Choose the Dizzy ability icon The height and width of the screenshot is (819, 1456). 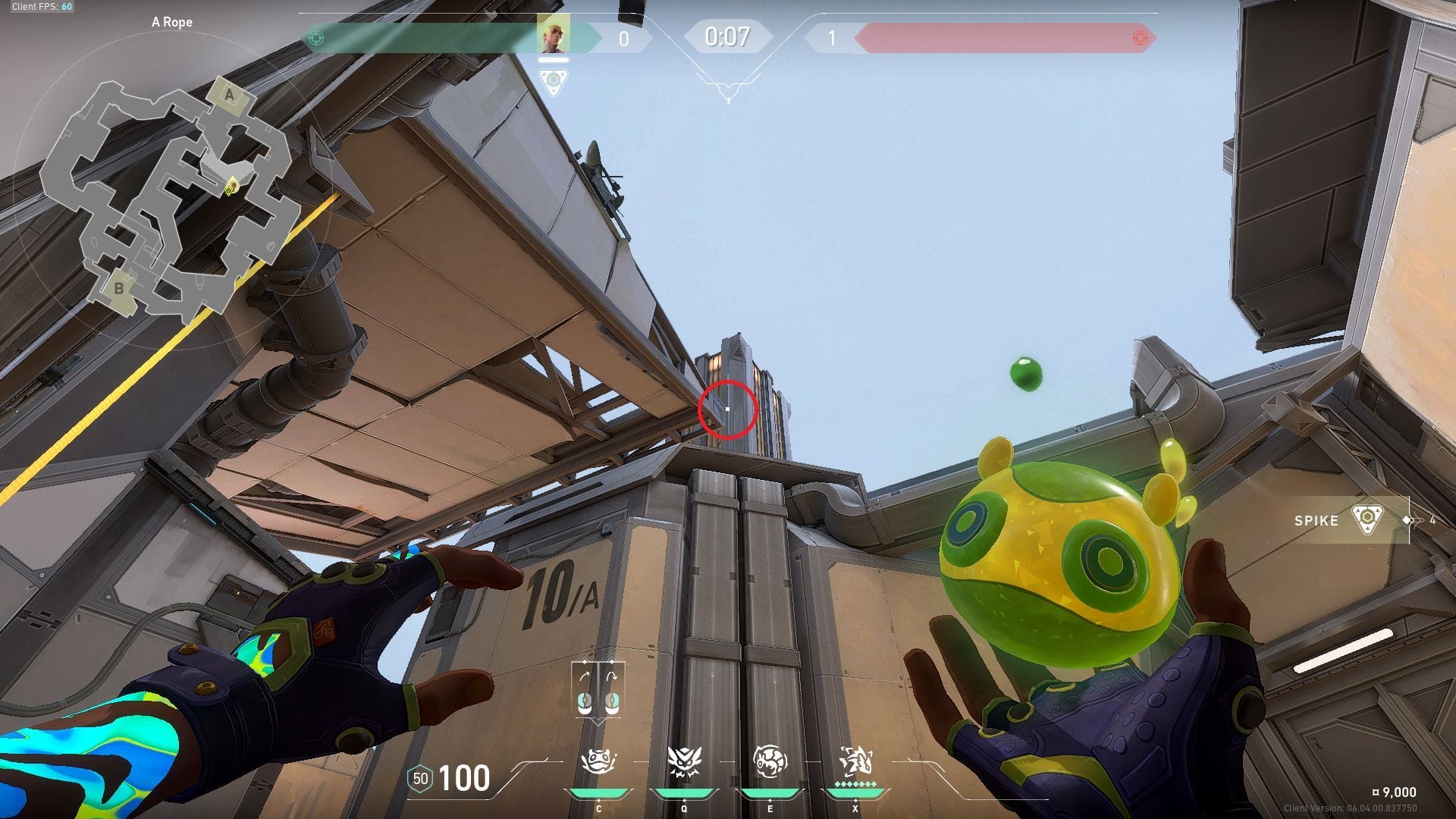tap(770, 761)
